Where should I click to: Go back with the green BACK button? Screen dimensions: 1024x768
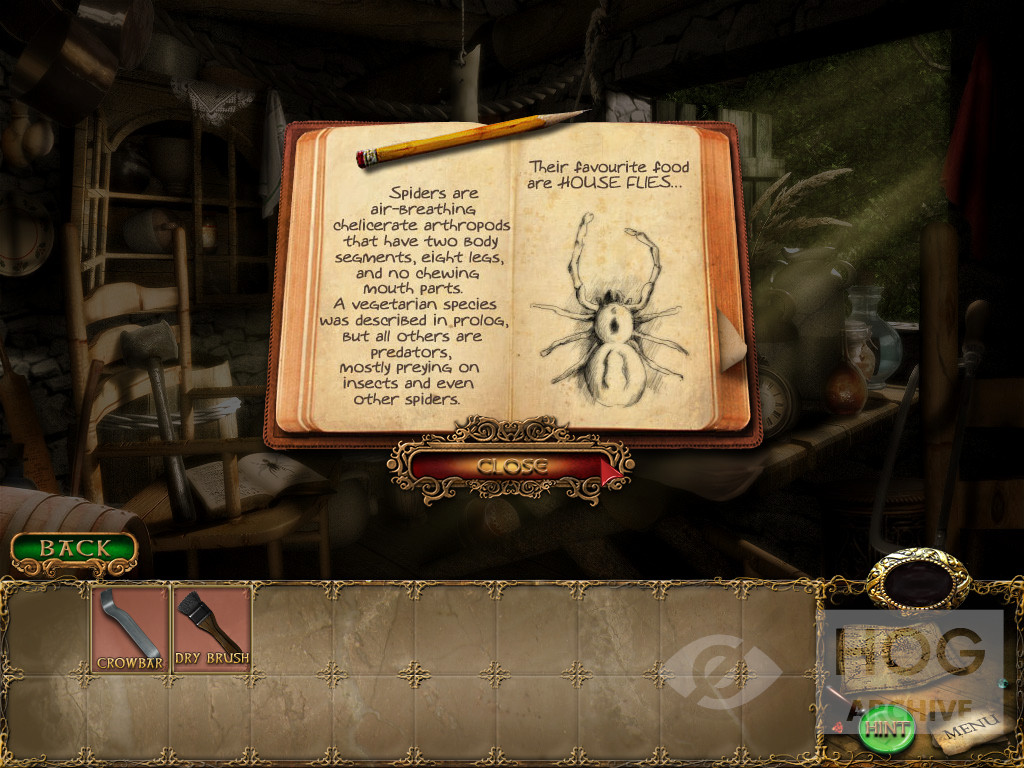pyautogui.click(x=74, y=549)
